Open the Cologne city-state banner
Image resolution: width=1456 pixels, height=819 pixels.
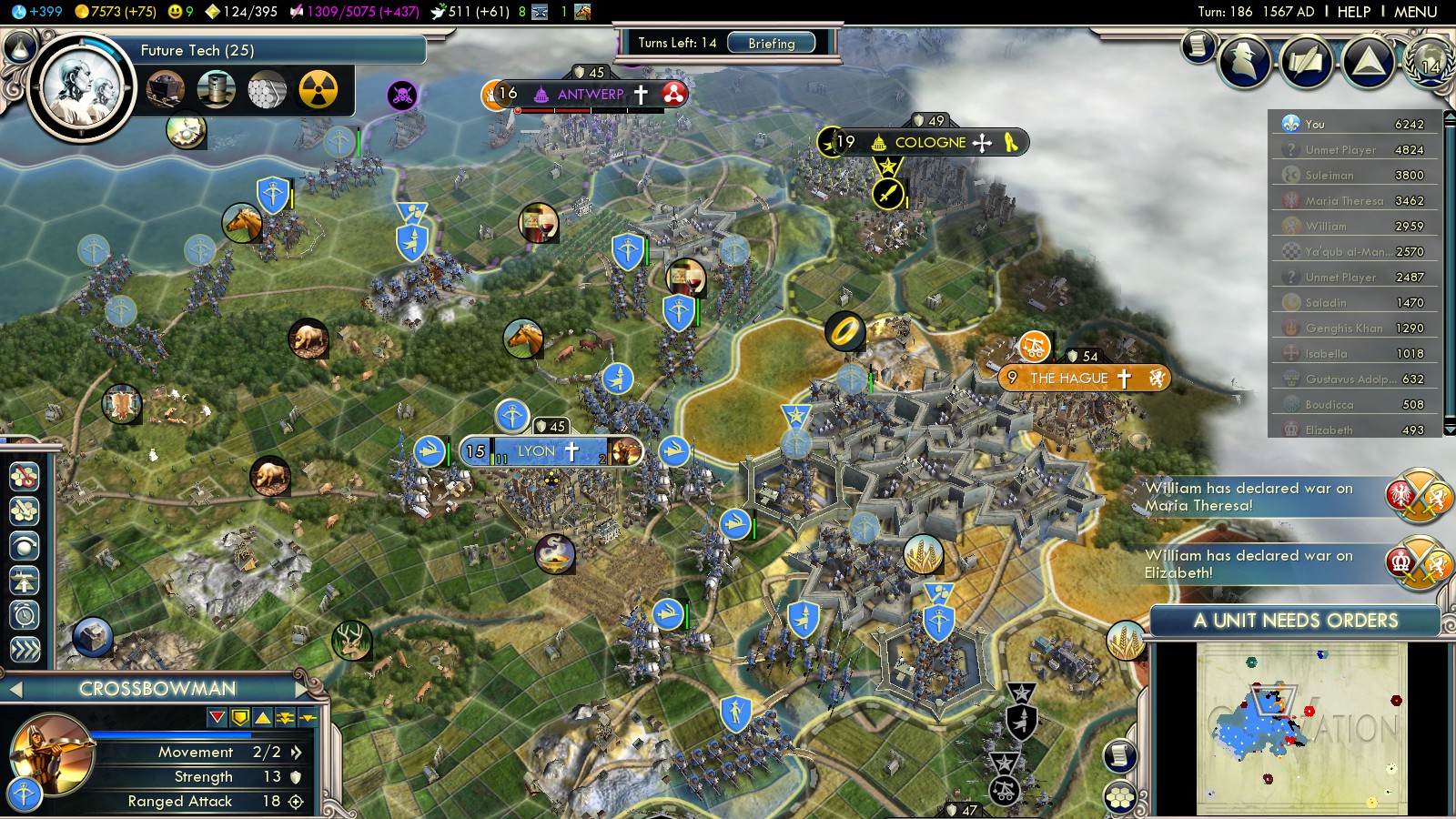[x=930, y=143]
